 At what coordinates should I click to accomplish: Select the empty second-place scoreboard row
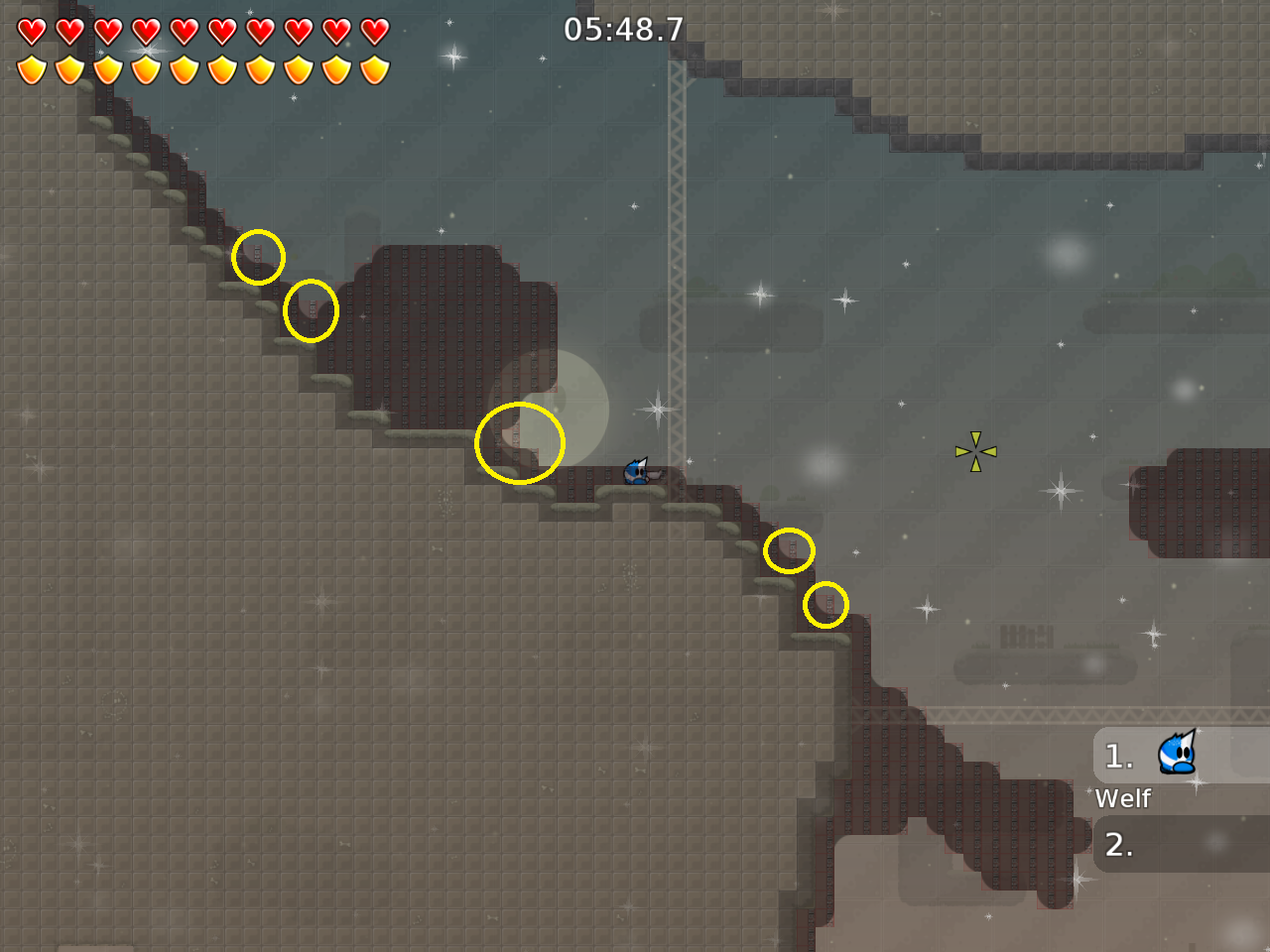click(1181, 845)
